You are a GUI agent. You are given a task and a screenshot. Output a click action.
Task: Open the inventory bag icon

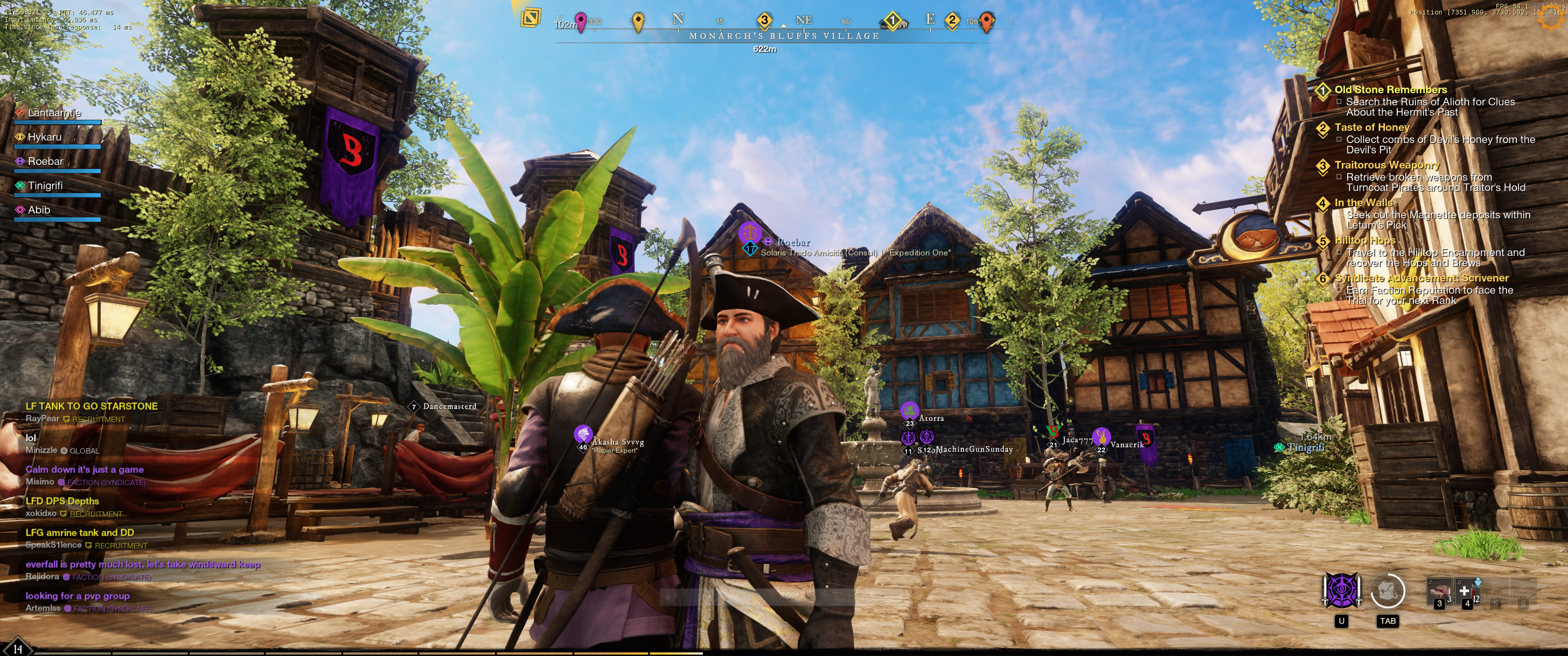1387,590
